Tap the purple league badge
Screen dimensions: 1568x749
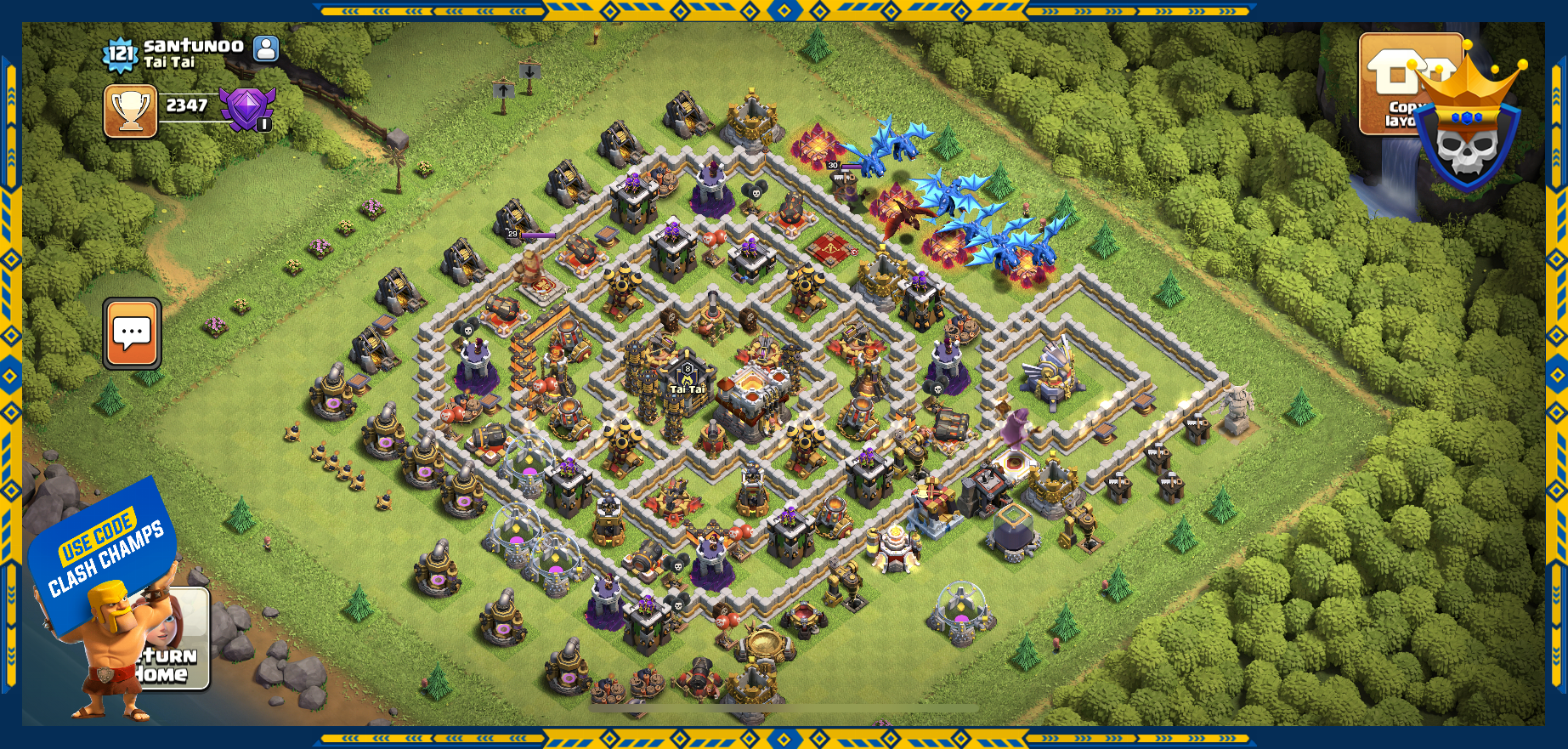247,108
